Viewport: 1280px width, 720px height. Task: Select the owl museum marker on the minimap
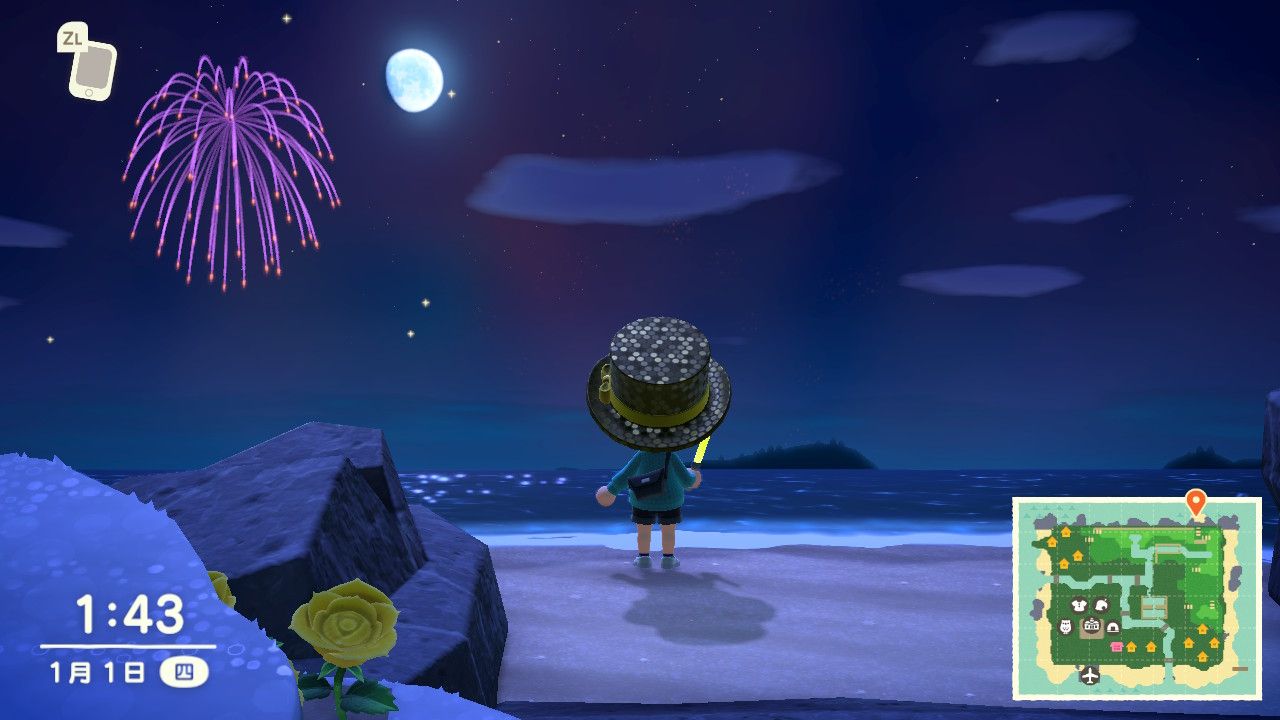[1066, 627]
